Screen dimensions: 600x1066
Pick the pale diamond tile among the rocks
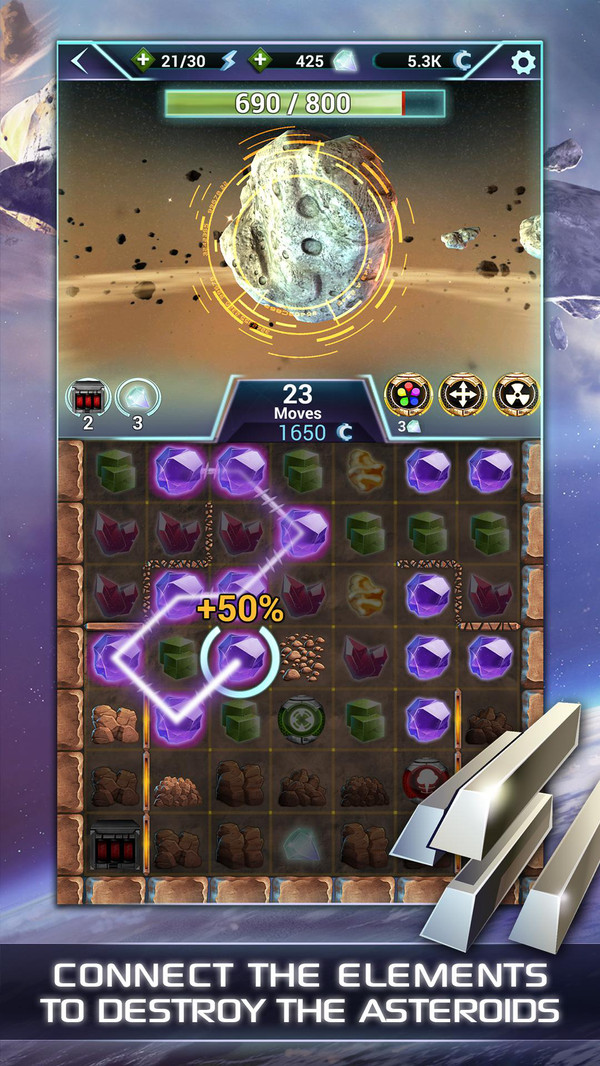pyautogui.click(x=301, y=842)
